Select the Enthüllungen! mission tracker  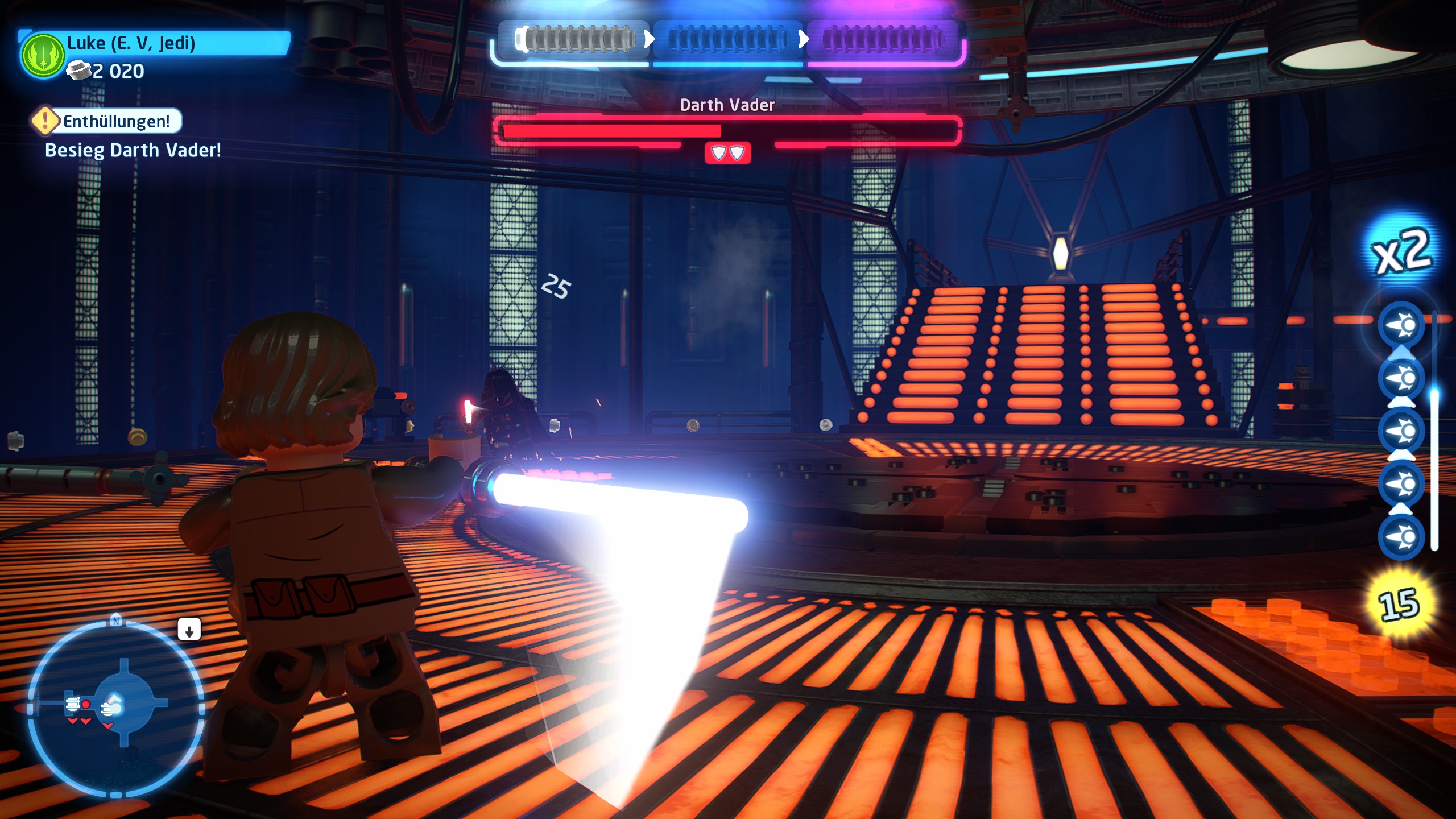(107, 121)
